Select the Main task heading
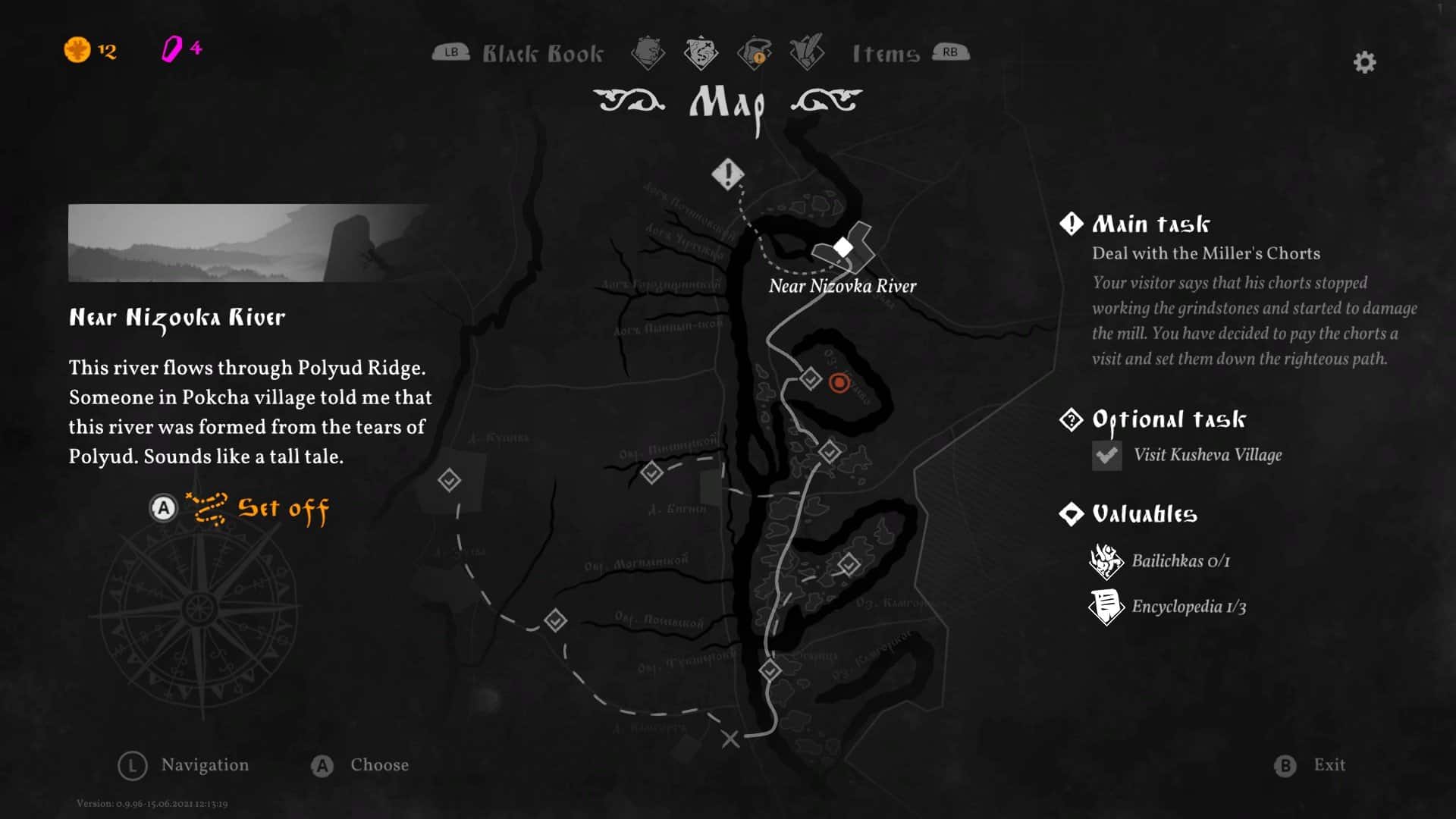Viewport: 1456px width, 819px height. click(1150, 224)
